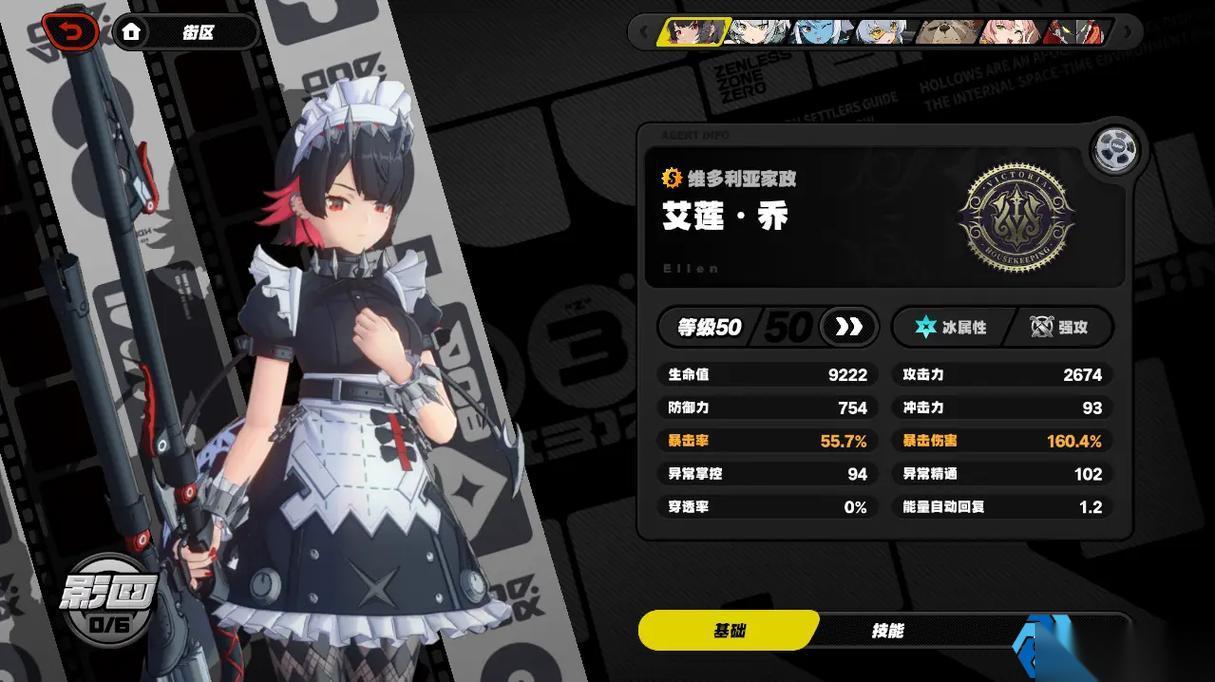
Task: Open the film reel icon on the info panel
Action: (x=1115, y=150)
